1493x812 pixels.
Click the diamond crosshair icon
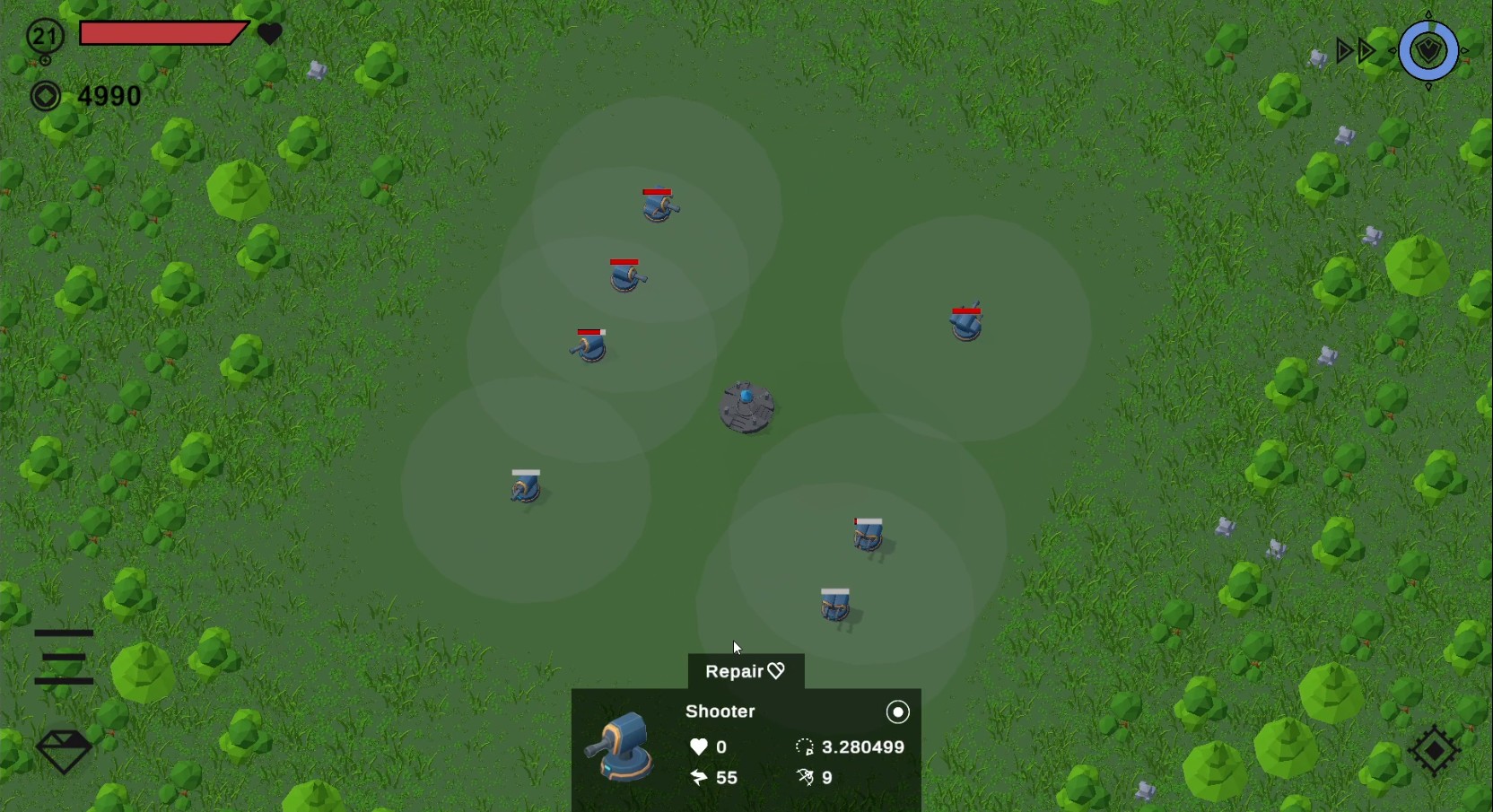click(x=1434, y=749)
